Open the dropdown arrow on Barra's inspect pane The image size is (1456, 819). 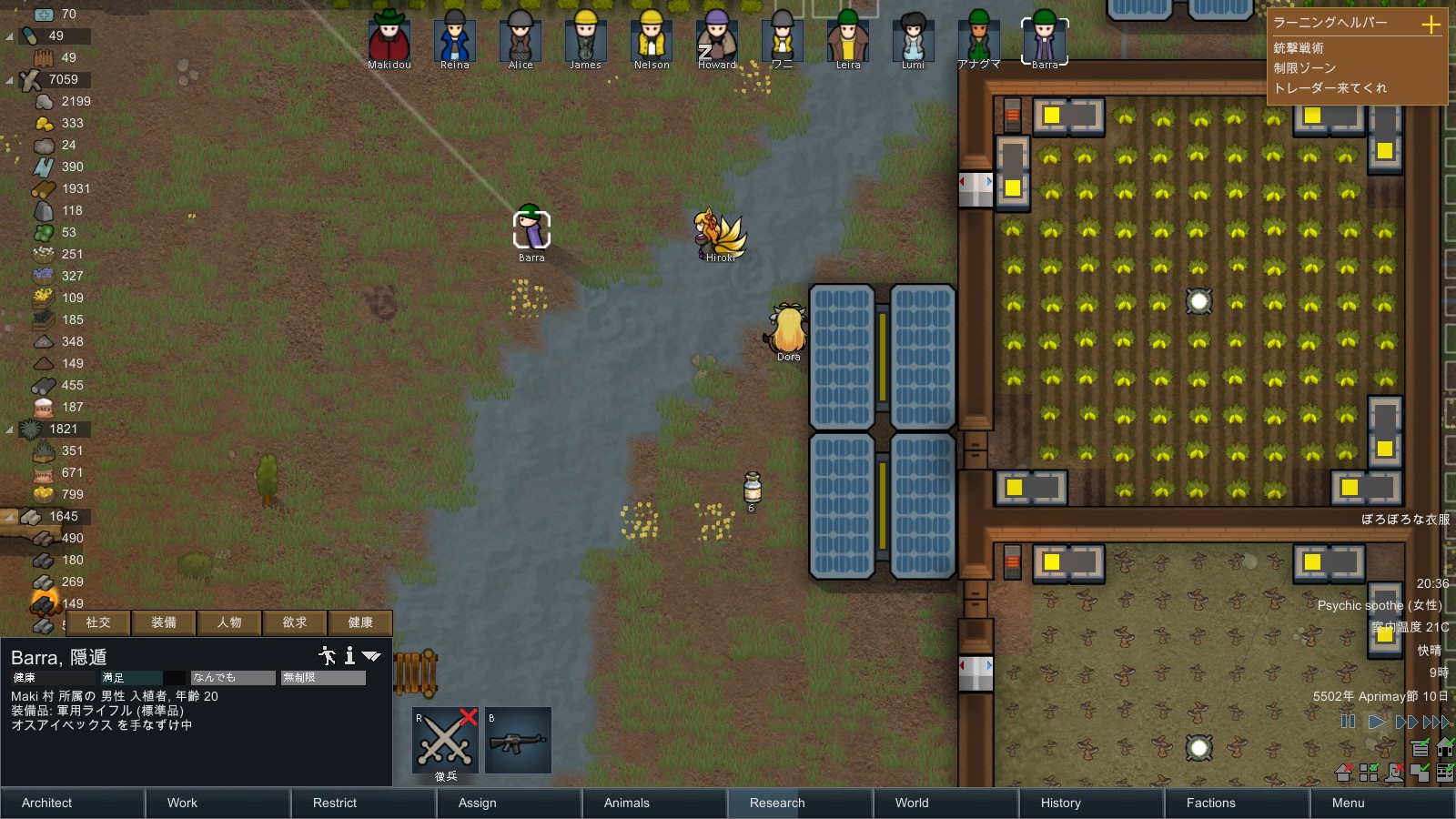(x=370, y=656)
